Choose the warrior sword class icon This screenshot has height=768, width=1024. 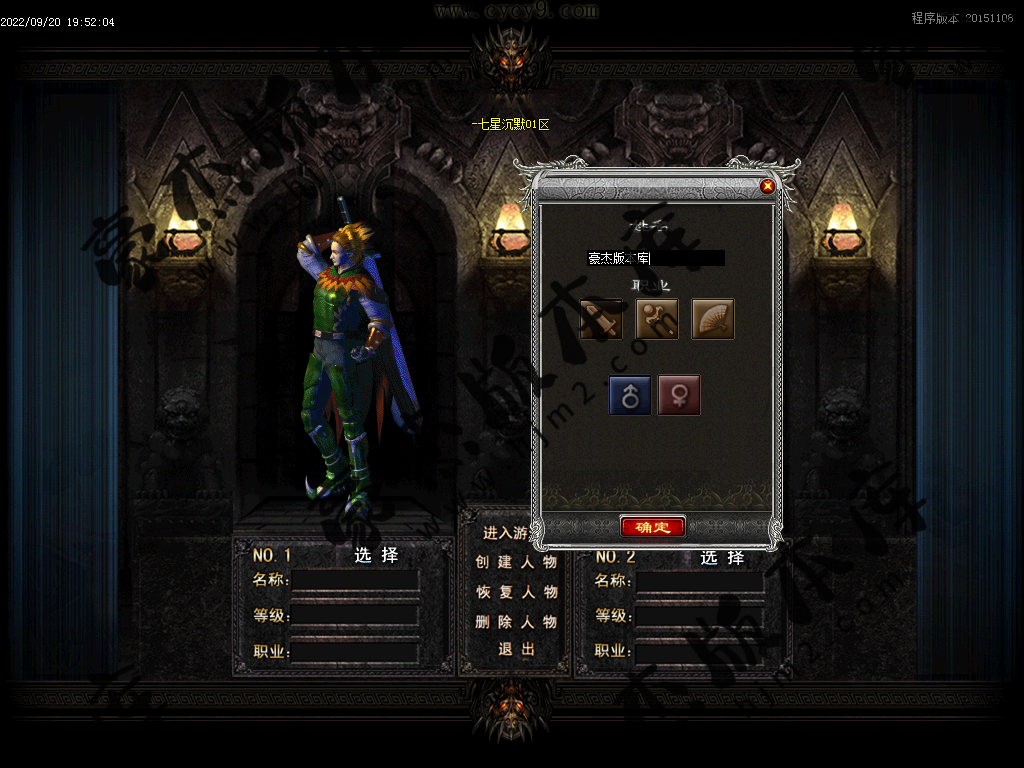click(601, 319)
